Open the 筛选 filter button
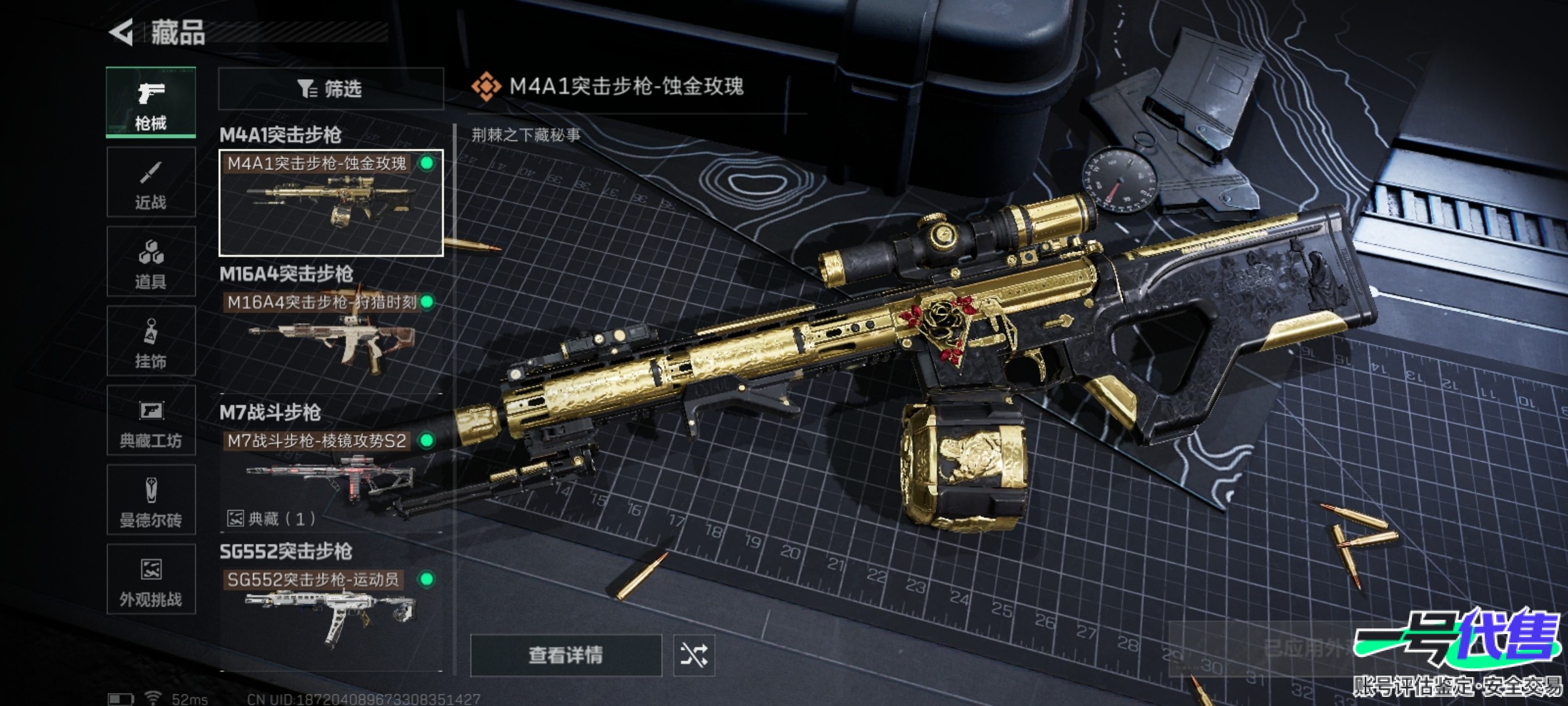Viewport: 1568px width, 706px height. [x=331, y=88]
